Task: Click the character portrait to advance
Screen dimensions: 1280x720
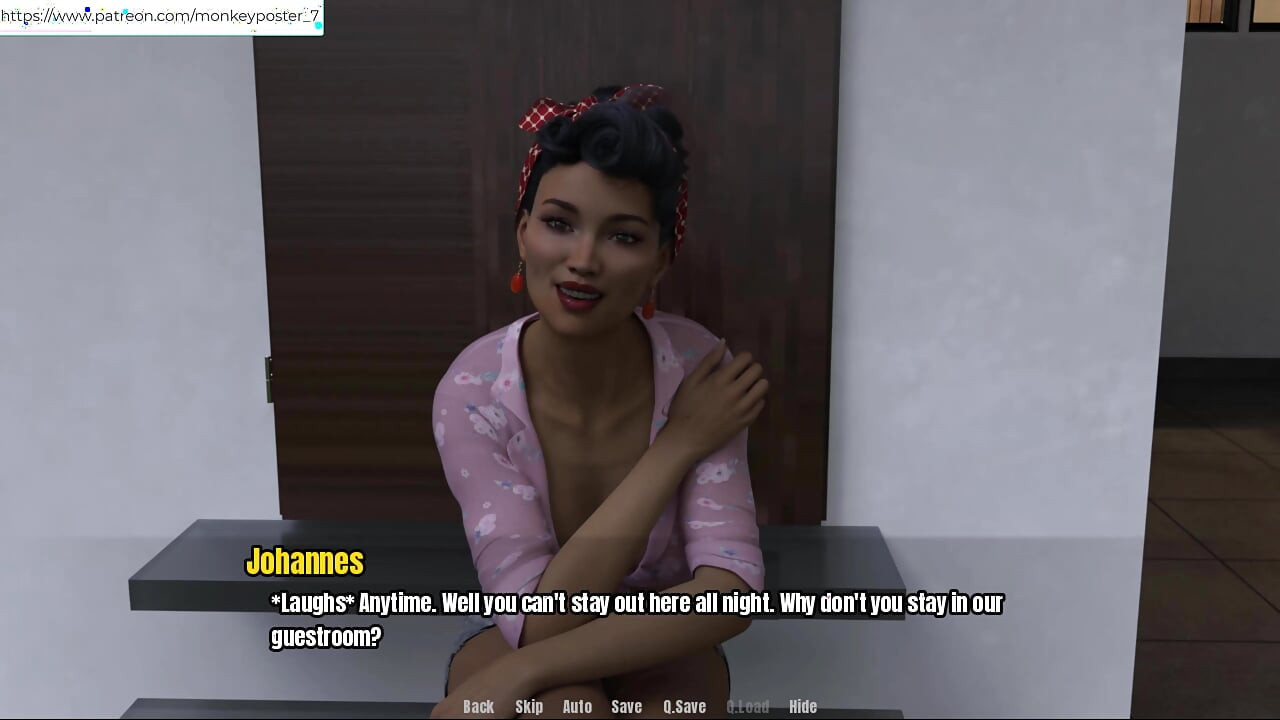Action: point(590,300)
